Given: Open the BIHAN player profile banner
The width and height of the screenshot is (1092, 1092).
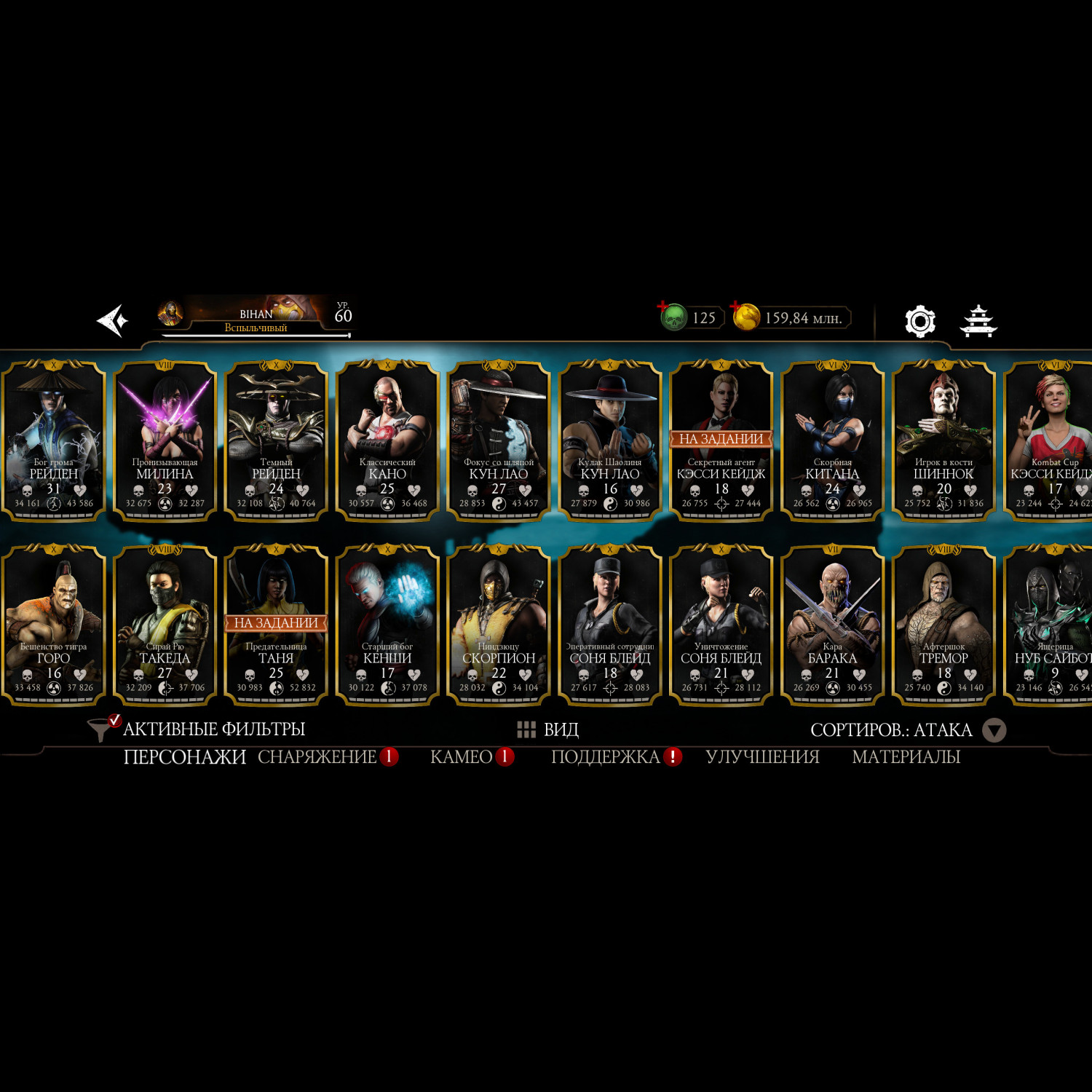Looking at the screenshot, I should tap(255, 317).
